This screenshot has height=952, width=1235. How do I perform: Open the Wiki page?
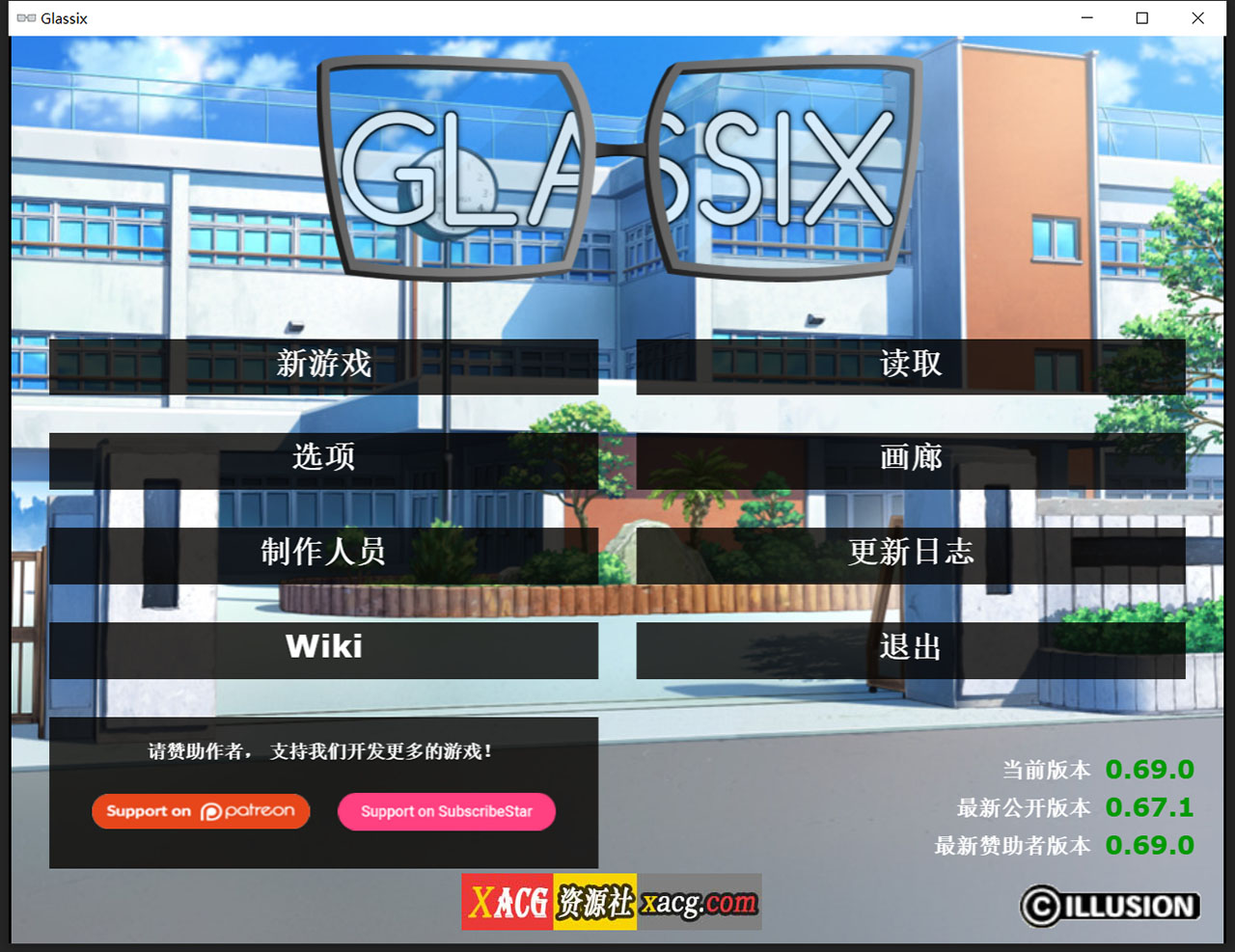[x=324, y=647]
